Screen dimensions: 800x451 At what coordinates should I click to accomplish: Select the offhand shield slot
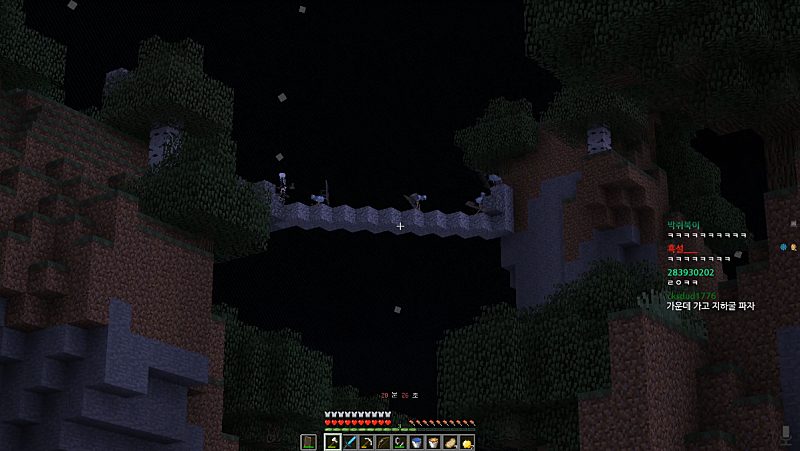coord(308,442)
